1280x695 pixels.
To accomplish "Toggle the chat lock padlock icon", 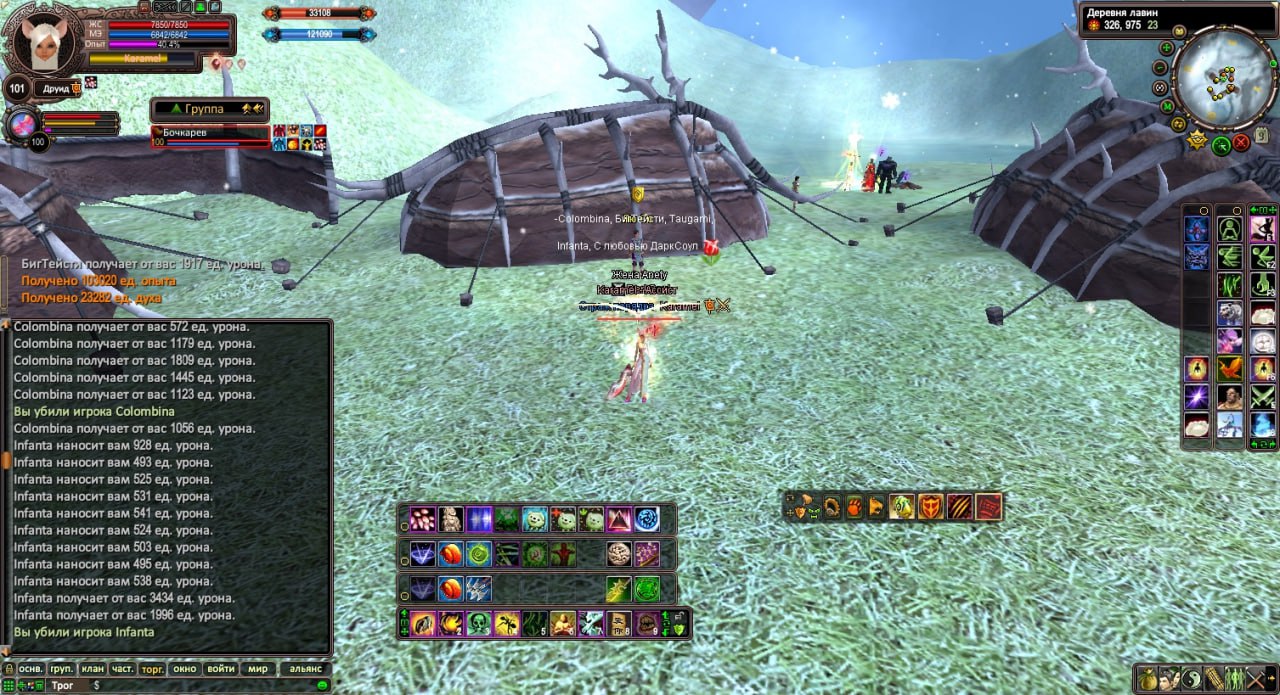I will coord(8,668).
